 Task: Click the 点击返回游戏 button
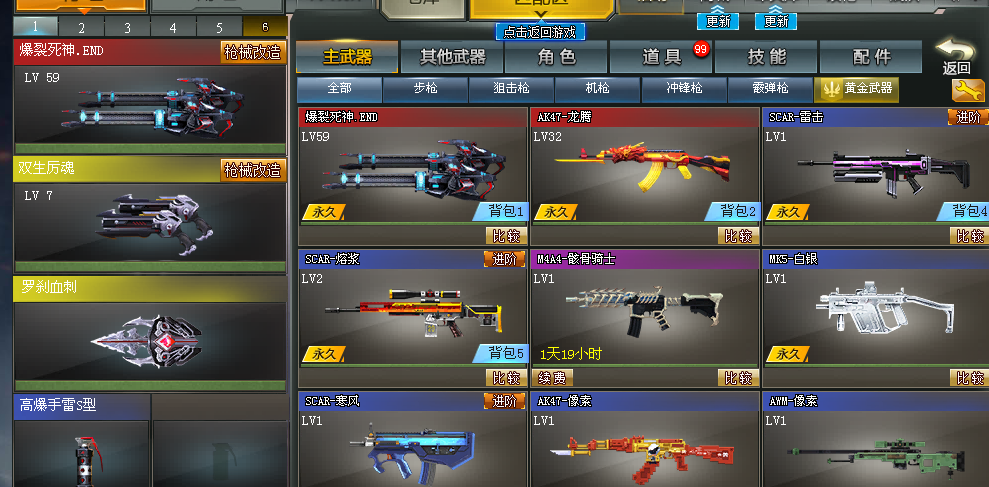tap(540, 32)
